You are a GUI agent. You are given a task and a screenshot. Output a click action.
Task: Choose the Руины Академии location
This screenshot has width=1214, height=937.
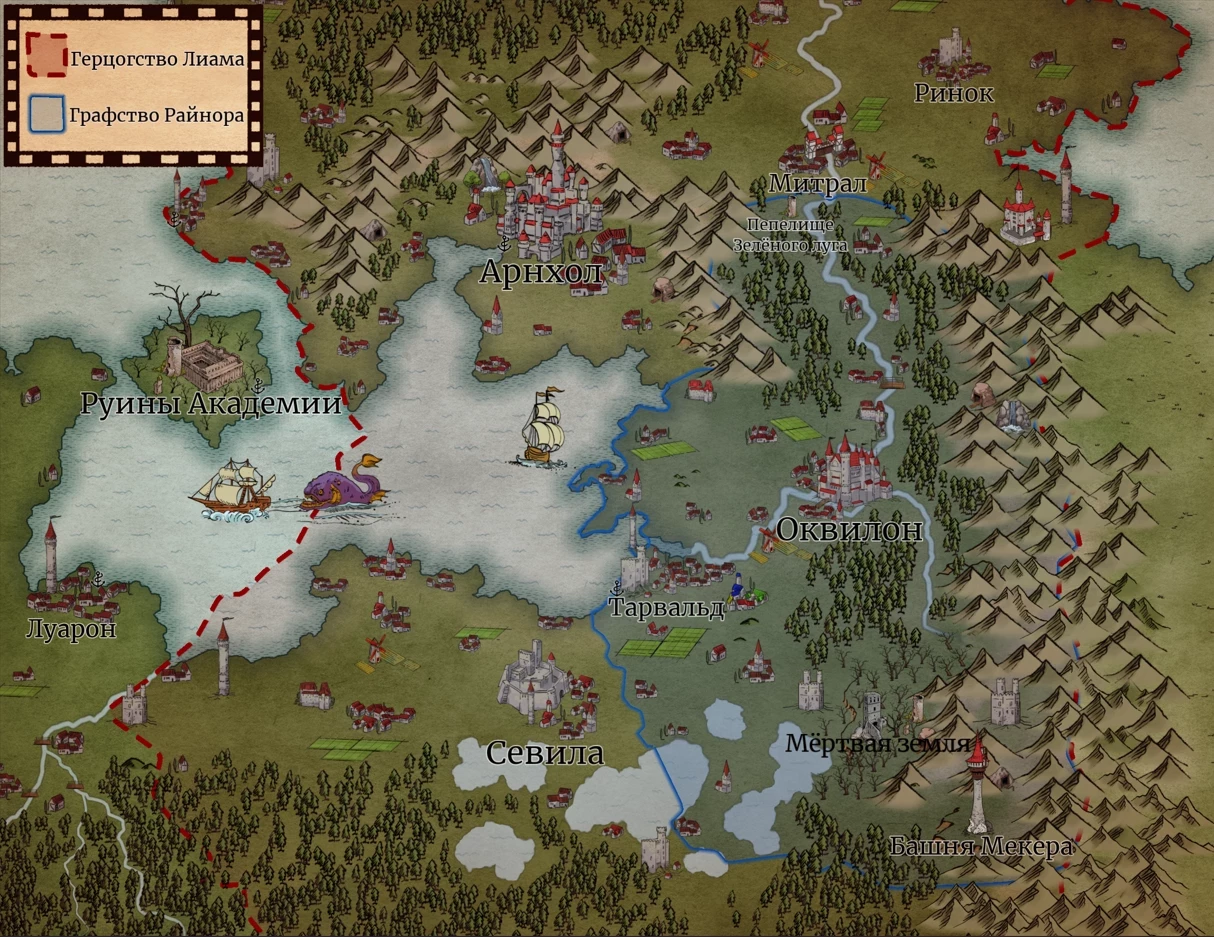[210, 404]
